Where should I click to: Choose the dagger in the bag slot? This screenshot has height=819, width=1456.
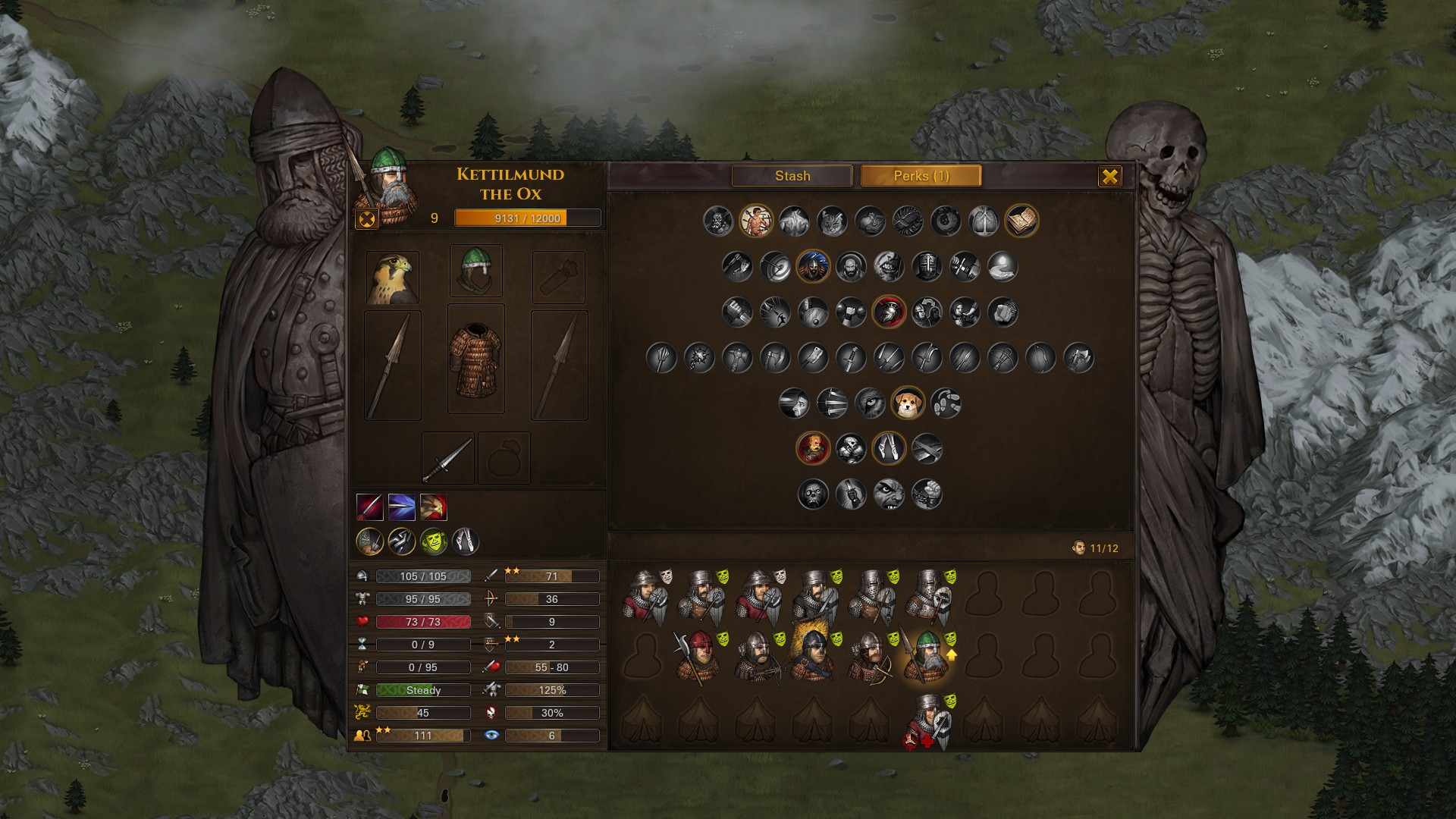point(447,458)
